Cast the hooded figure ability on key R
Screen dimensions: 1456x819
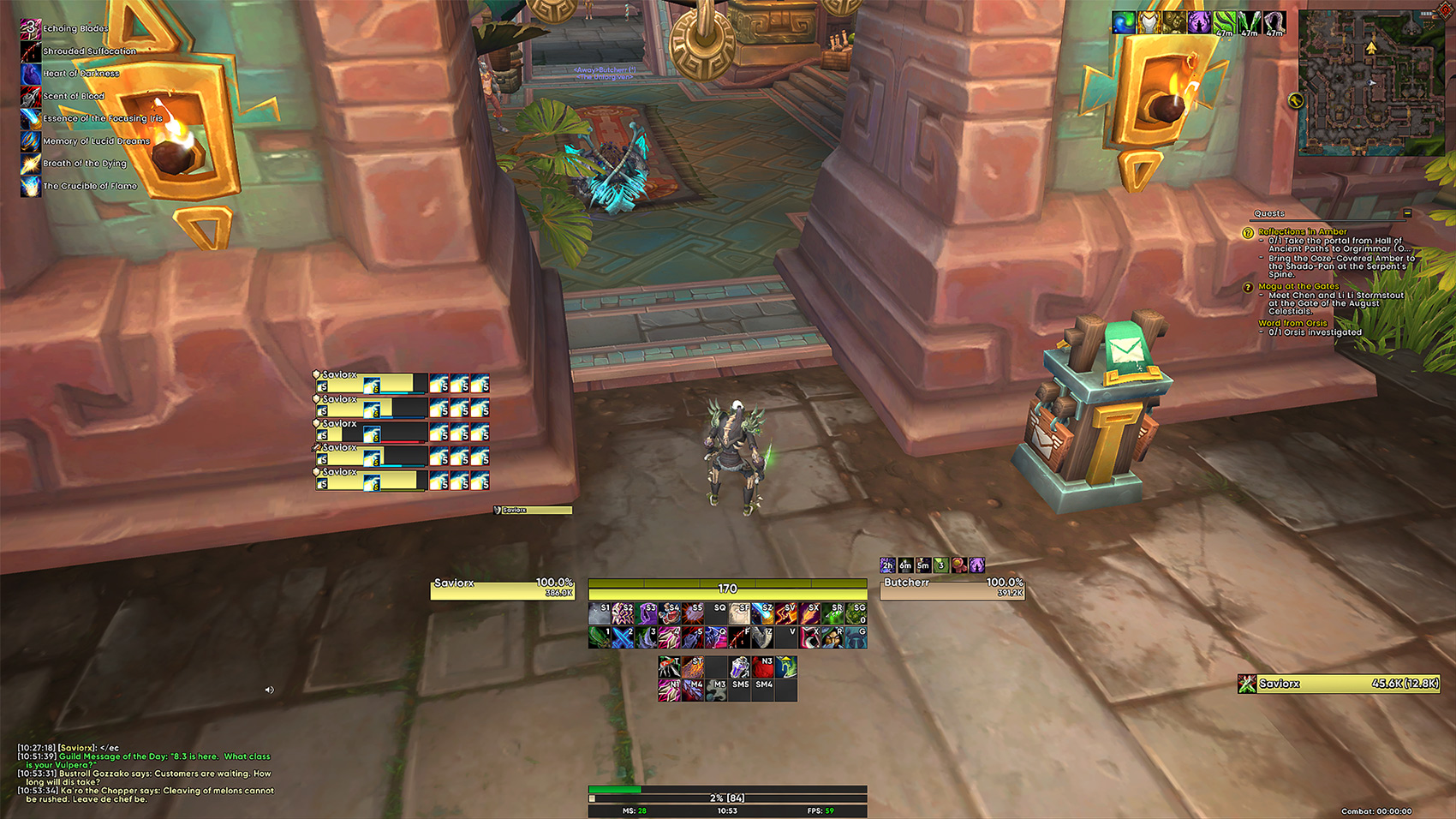pos(832,637)
